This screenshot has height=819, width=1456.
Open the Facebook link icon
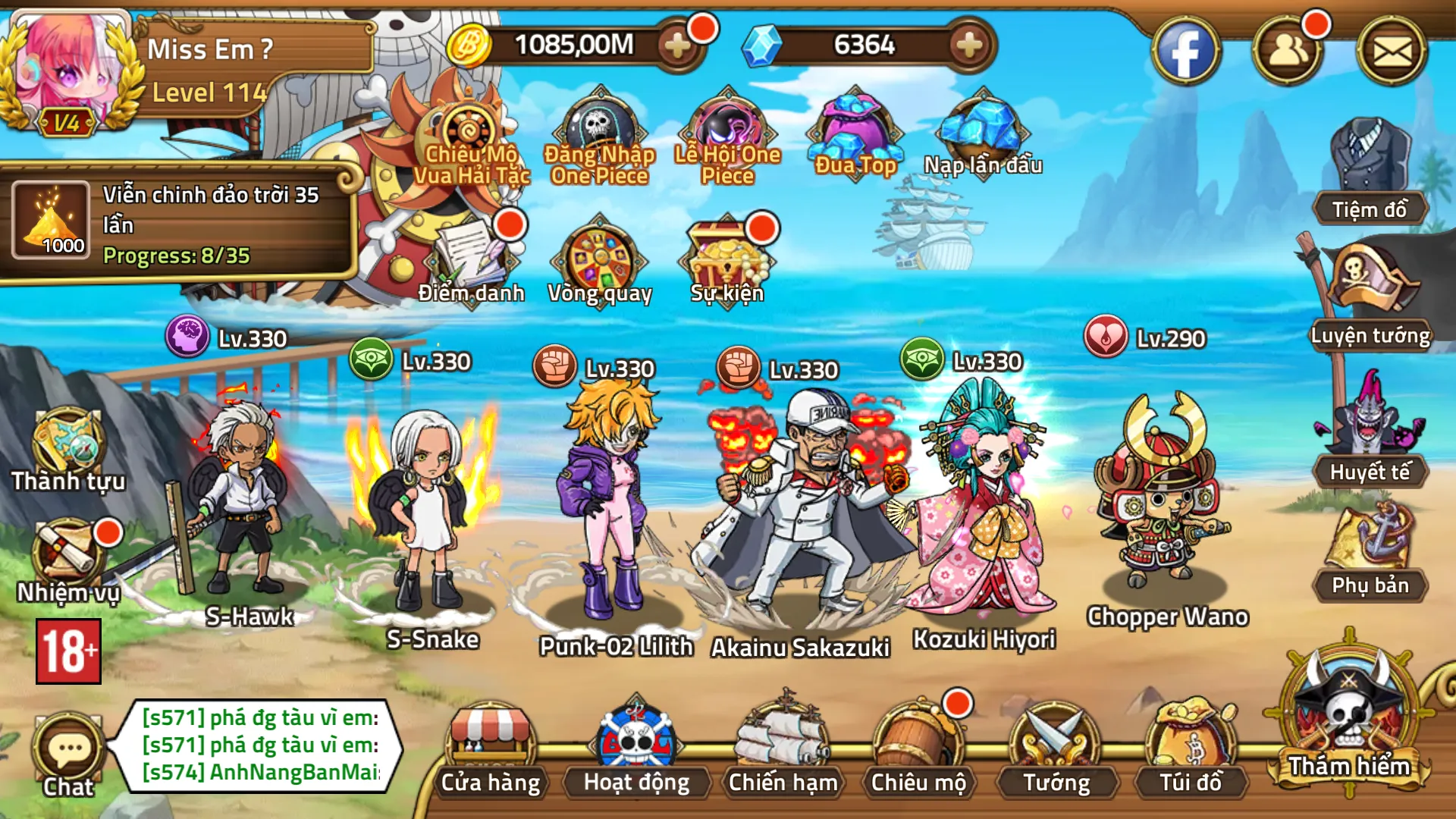tap(1185, 52)
